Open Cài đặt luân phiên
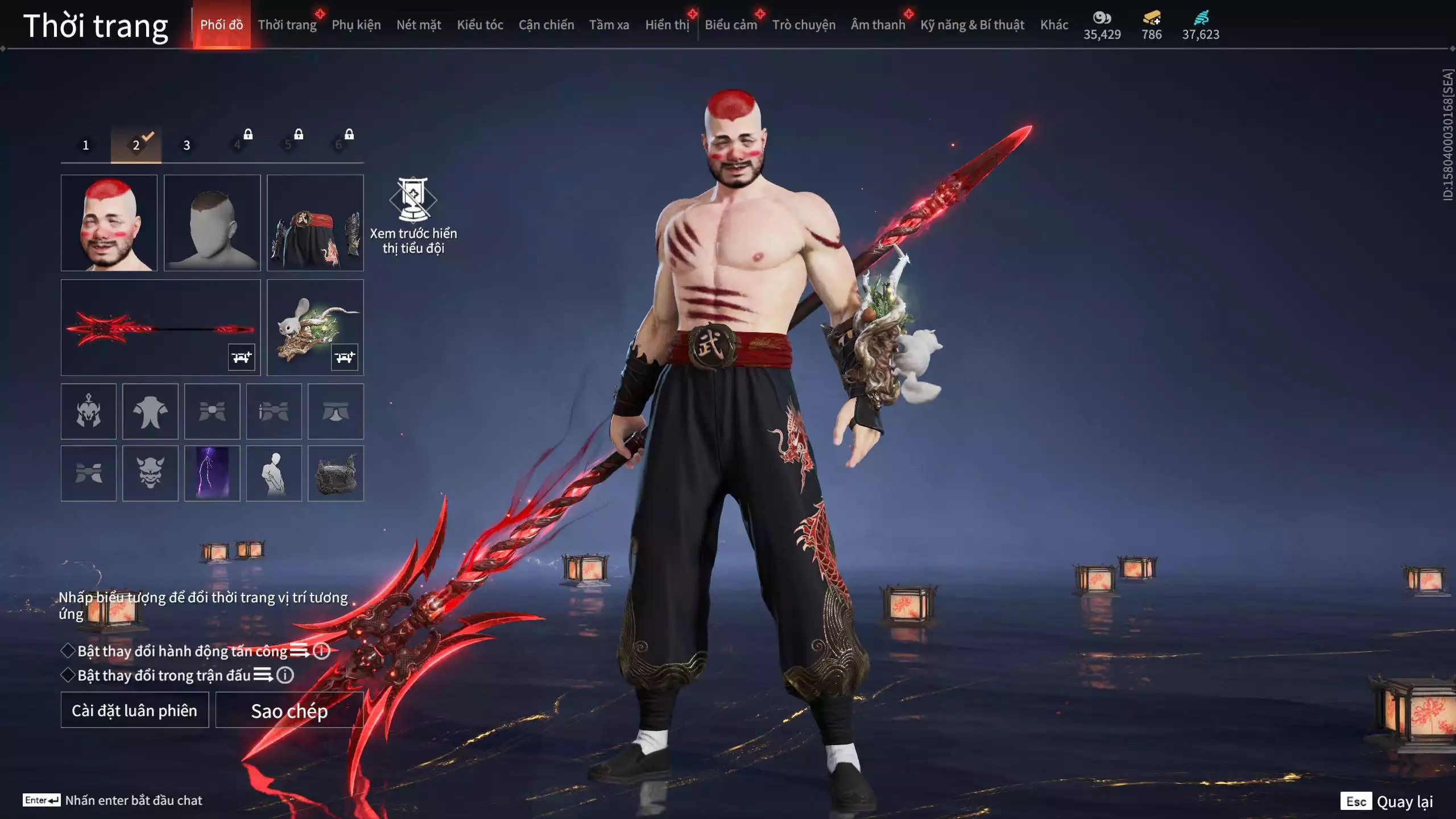This screenshot has width=1456, height=819. point(135,710)
